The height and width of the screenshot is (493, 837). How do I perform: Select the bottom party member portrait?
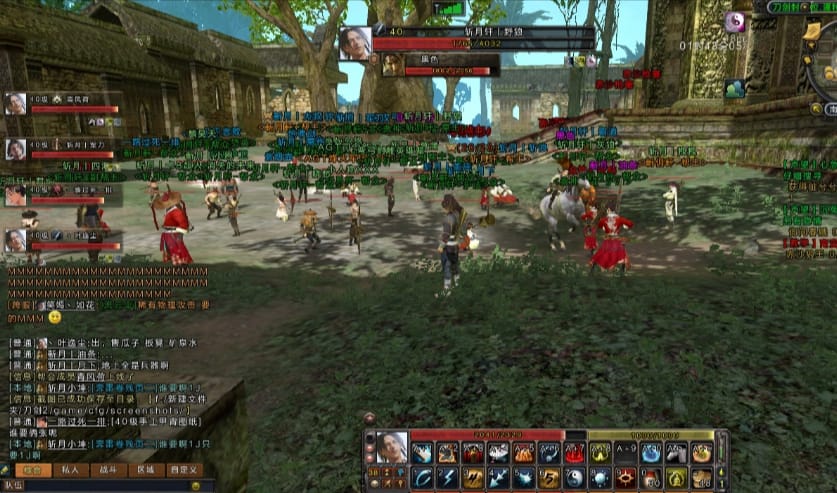tap(15, 240)
